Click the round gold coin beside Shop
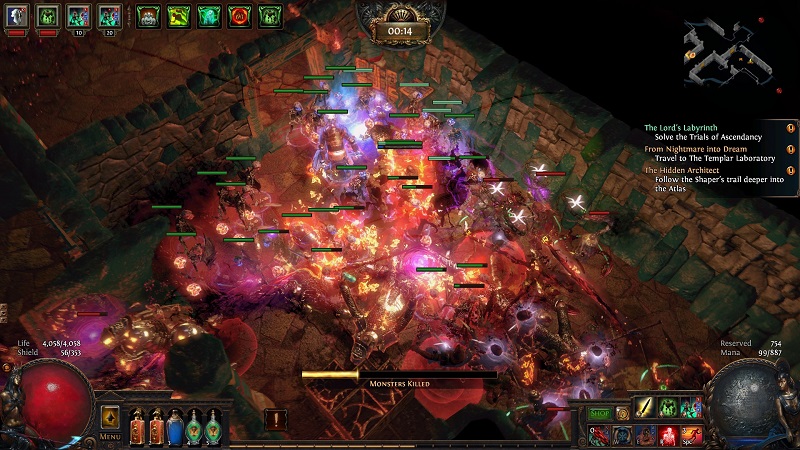This screenshot has width=800, height=450. [622, 413]
